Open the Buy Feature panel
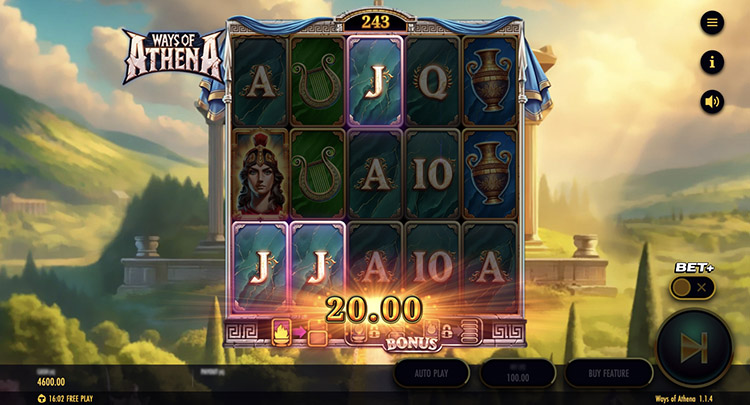Screen dimensions: 750x405 pos(609,372)
